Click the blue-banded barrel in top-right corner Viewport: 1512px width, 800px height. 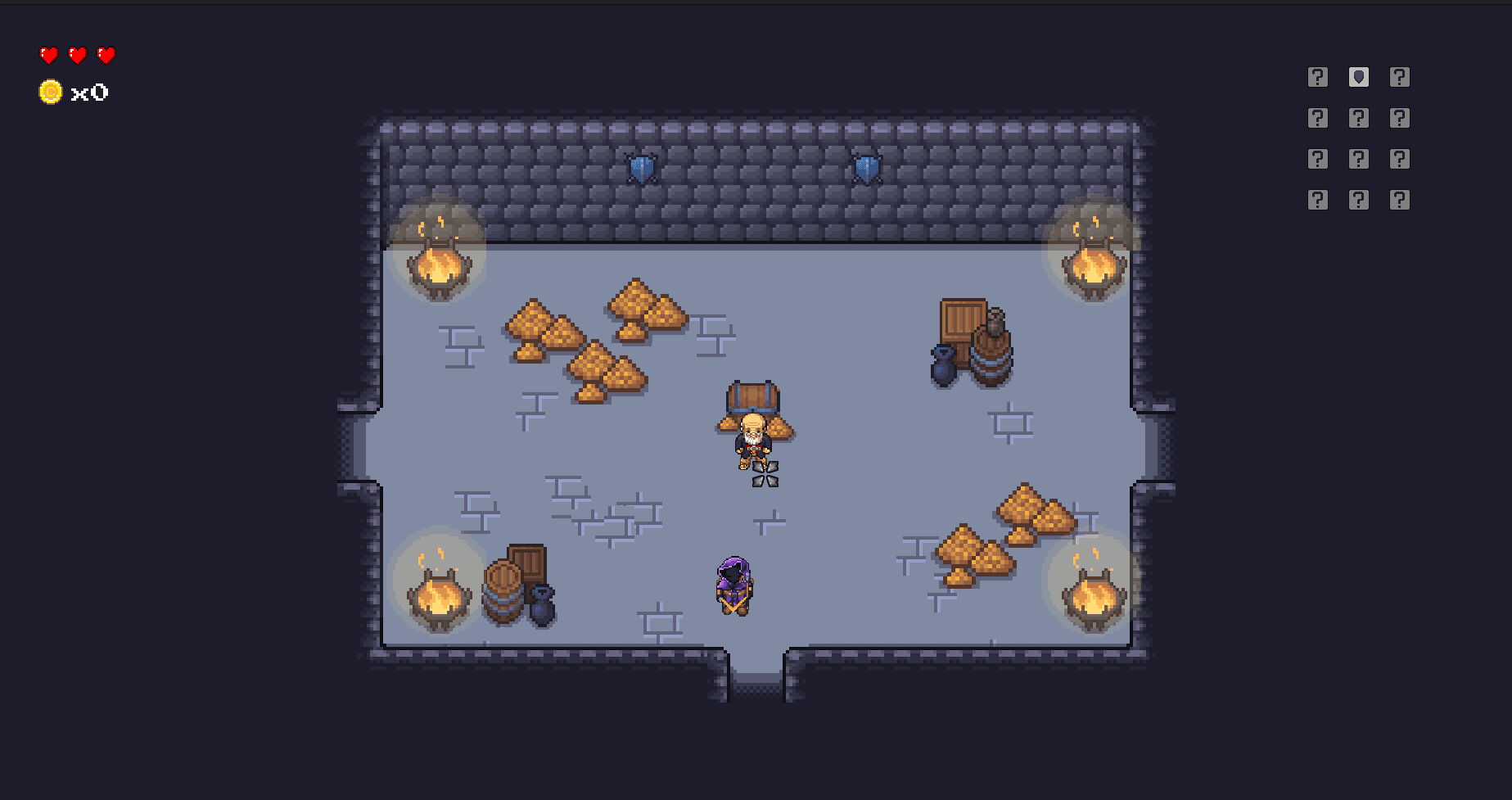(x=992, y=352)
